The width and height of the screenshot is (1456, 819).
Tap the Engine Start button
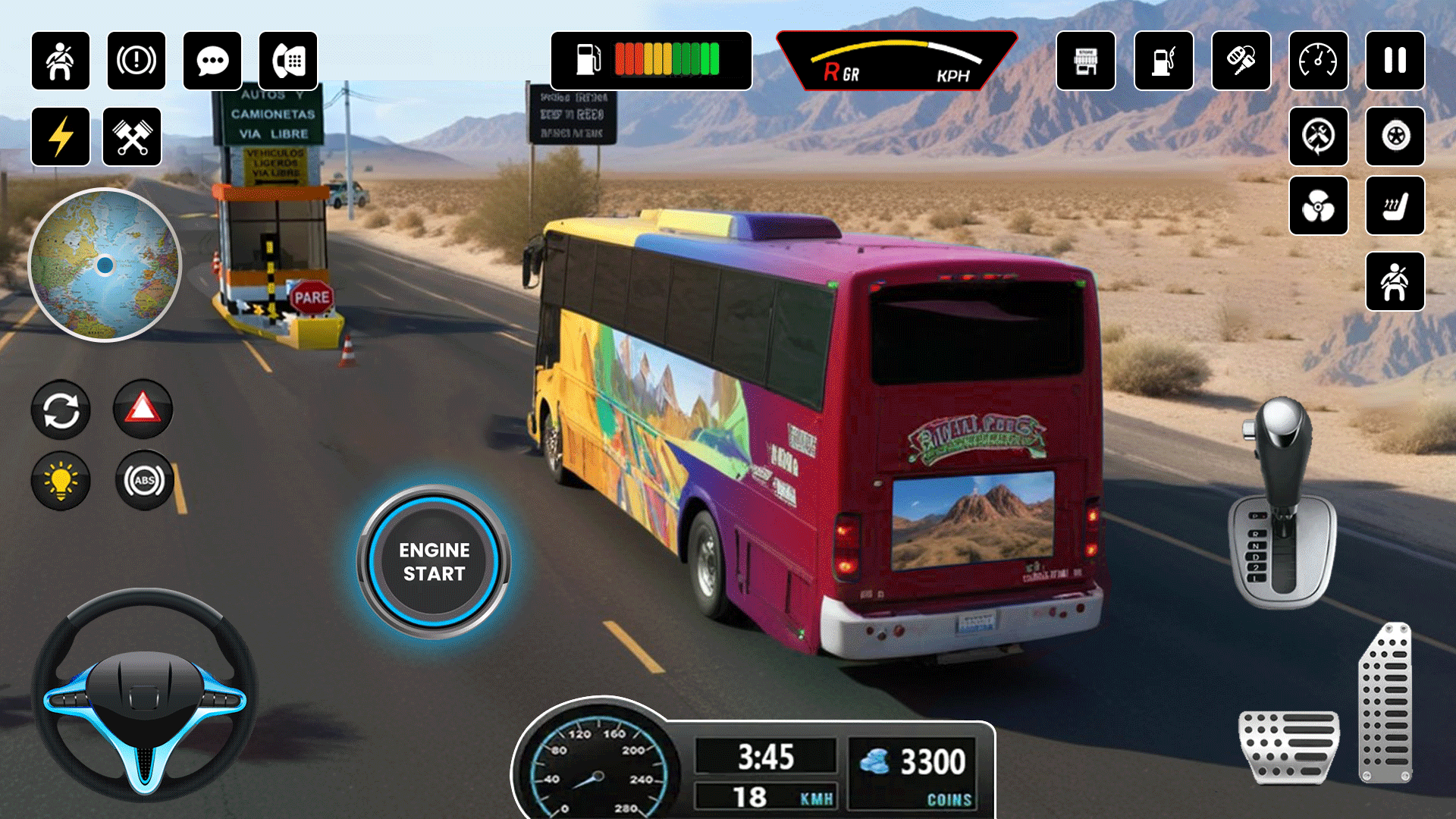pyautogui.click(x=434, y=561)
